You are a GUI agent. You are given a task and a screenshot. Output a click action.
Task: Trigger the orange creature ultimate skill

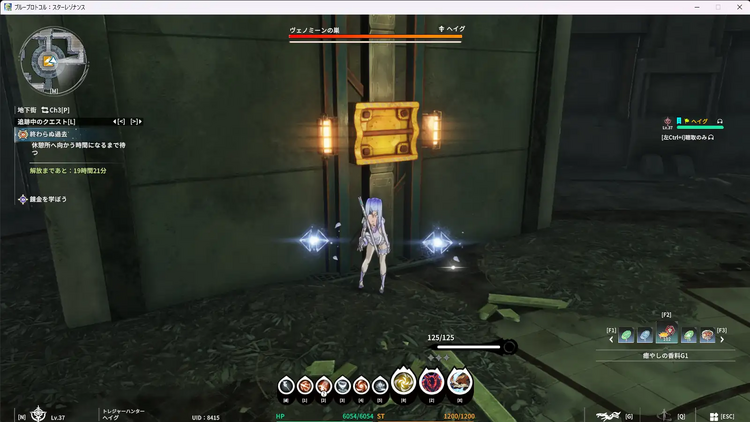[460, 381]
